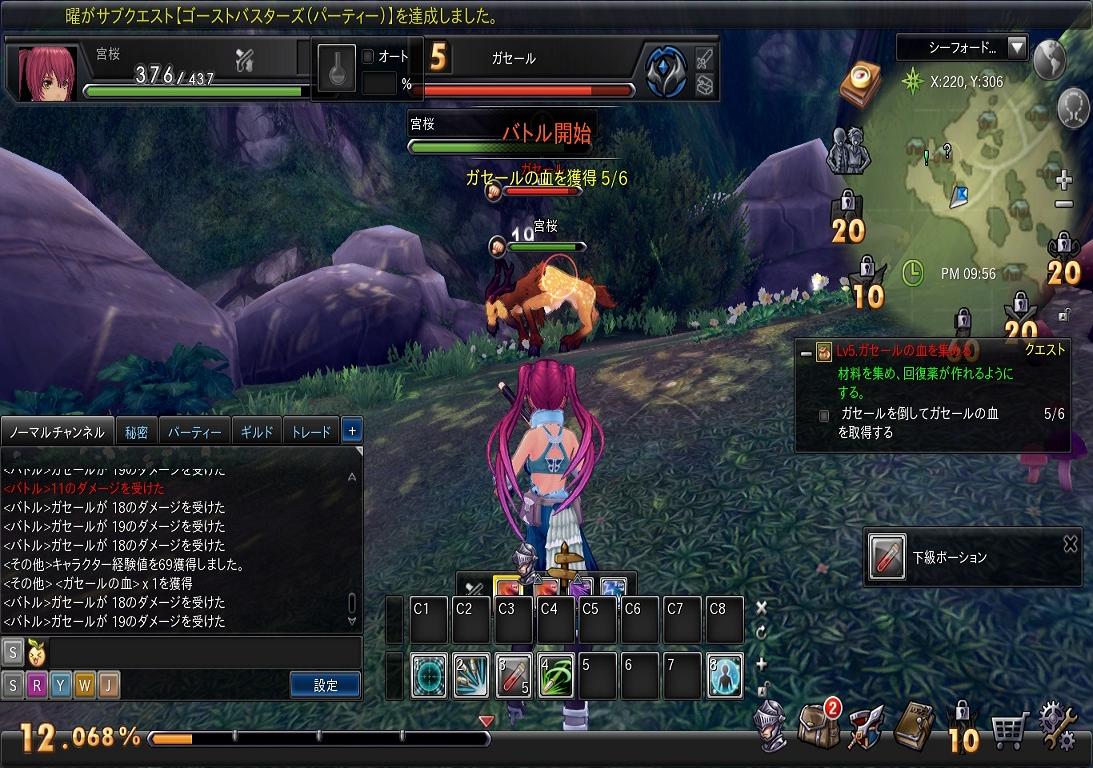Screen dimensions: 1093x768
Task: Open the backpack inventory icon
Action: 818,726
